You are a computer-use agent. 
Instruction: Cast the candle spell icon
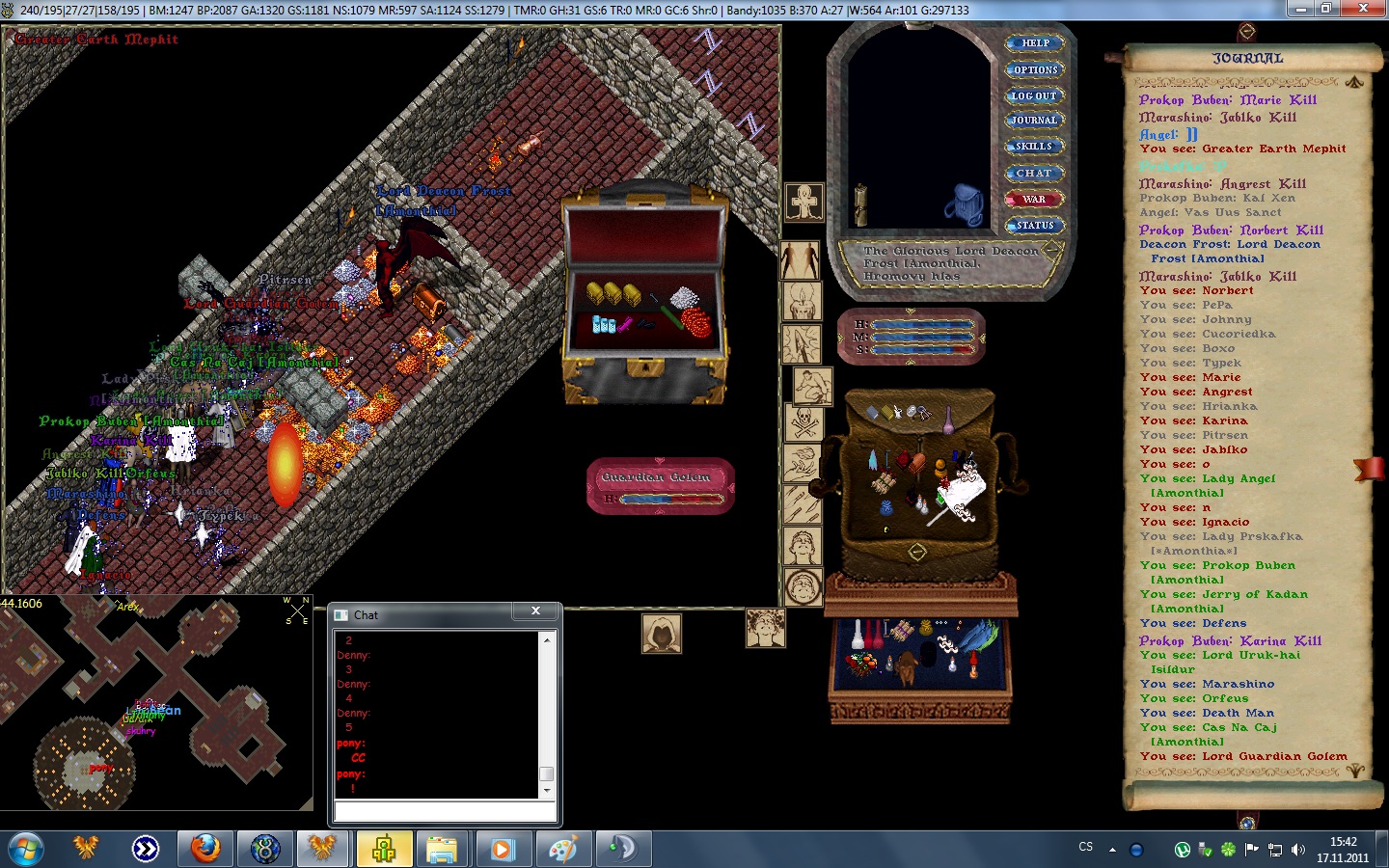(801, 301)
